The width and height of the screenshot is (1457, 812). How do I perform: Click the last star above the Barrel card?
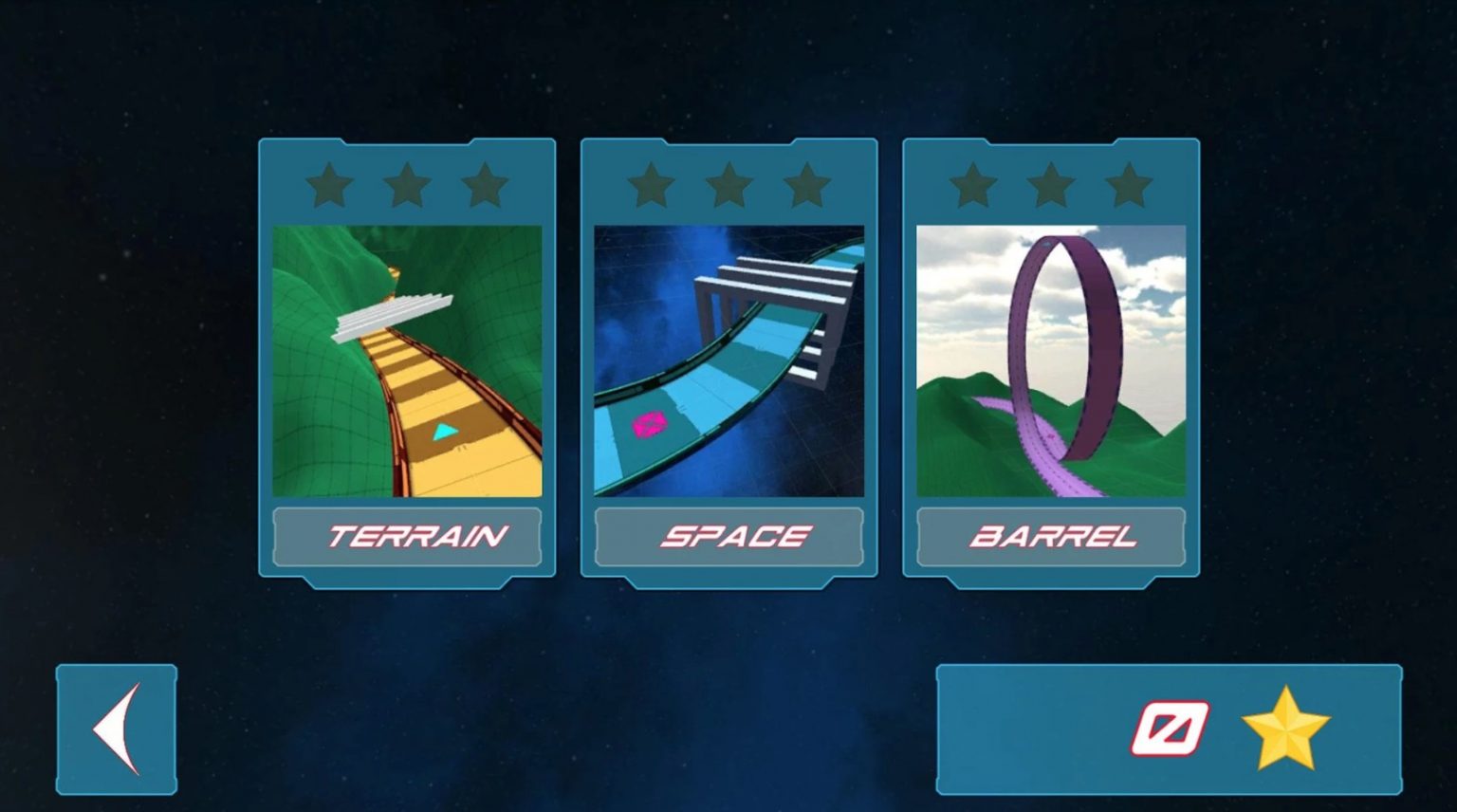click(1128, 186)
